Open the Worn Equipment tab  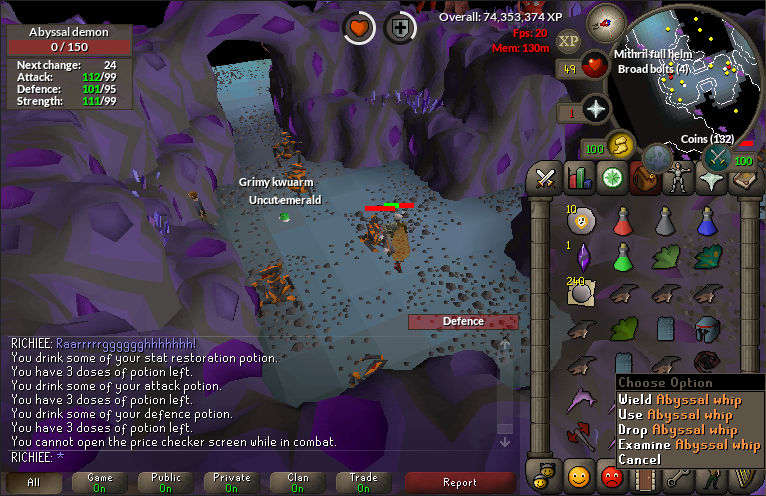tap(677, 179)
